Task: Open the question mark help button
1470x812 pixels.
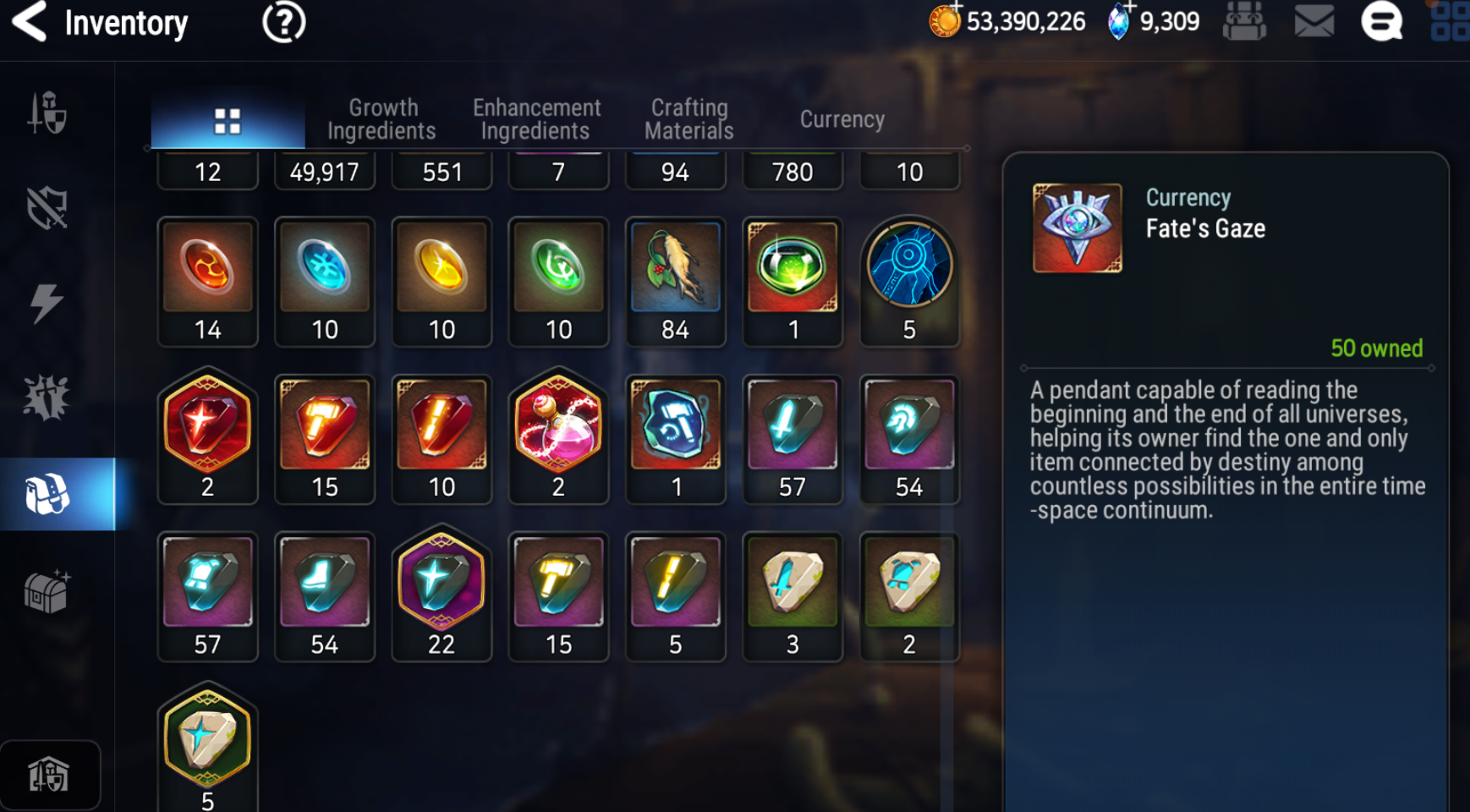Action: coord(283,22)
